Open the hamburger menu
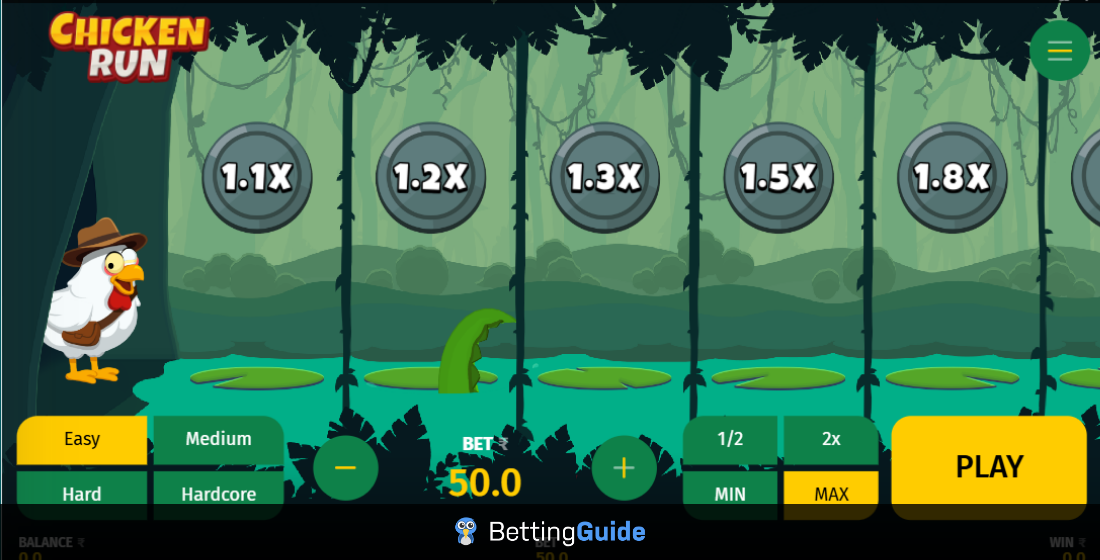This screenshot has height=560, width=1100. pos(1060,50)
